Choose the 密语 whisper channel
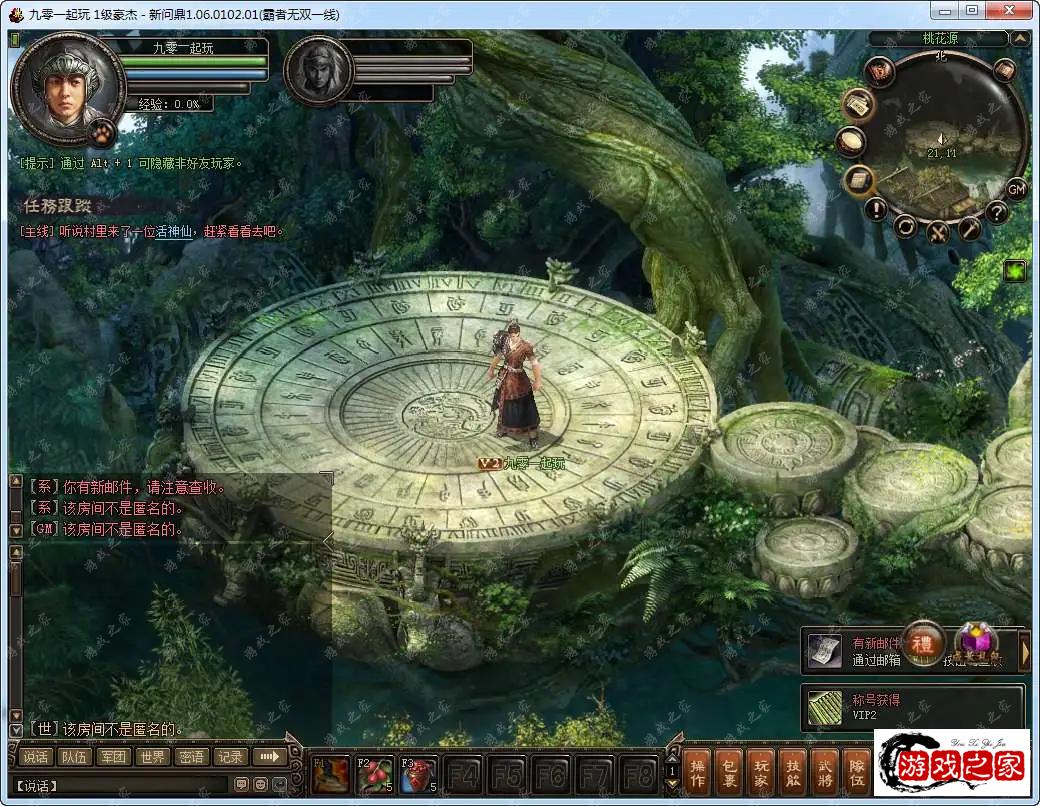 (191, 757)
